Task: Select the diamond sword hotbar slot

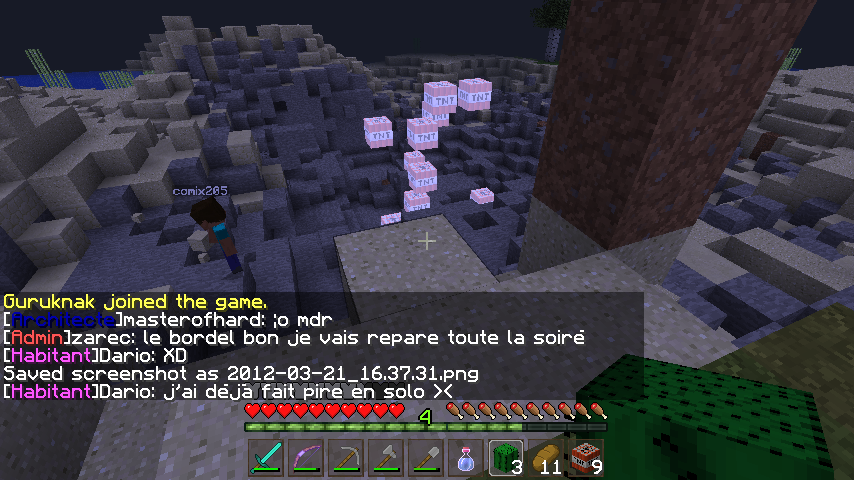Action: (x=267, y=458)
